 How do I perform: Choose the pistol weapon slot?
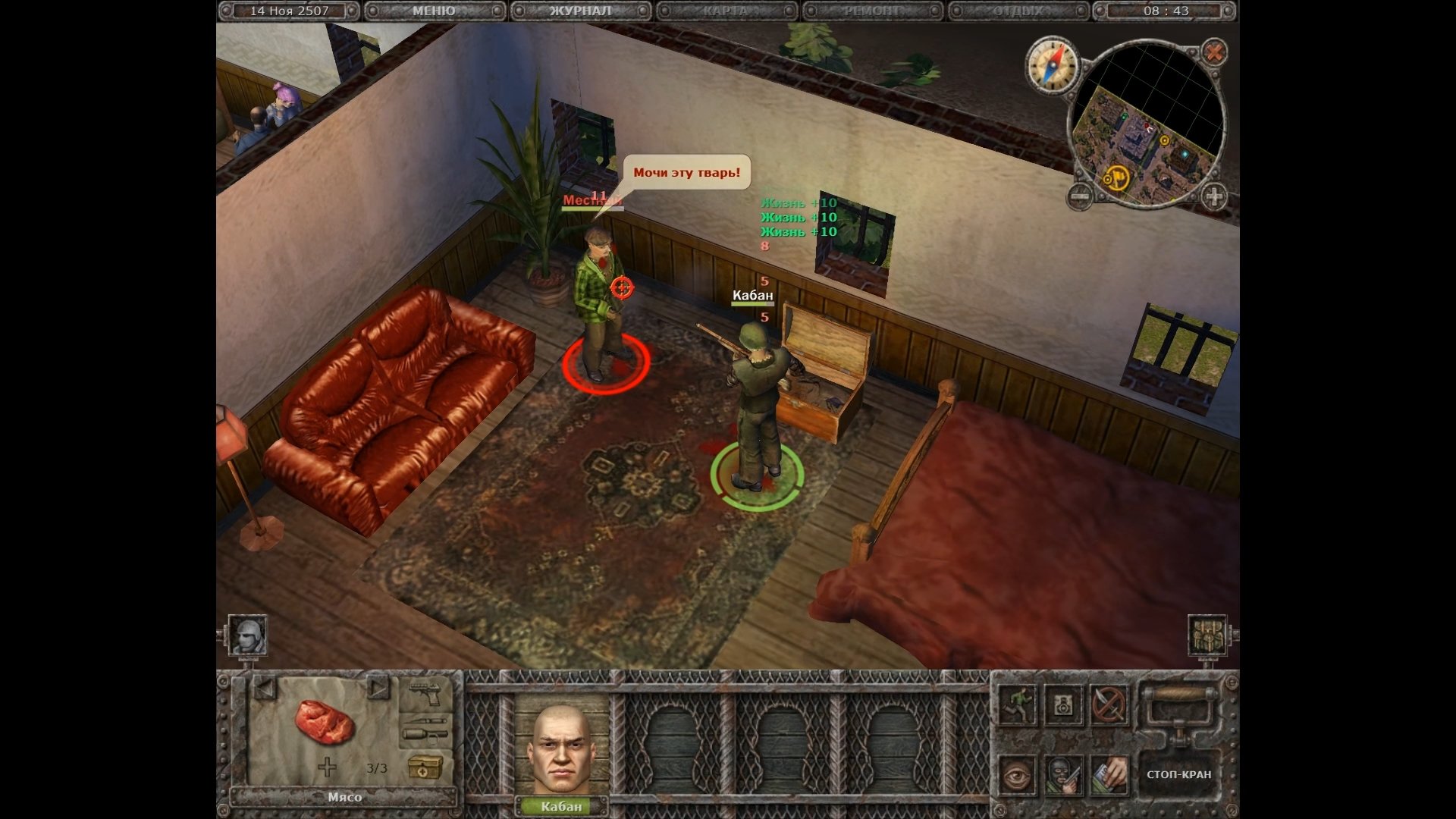click(425, 693)
